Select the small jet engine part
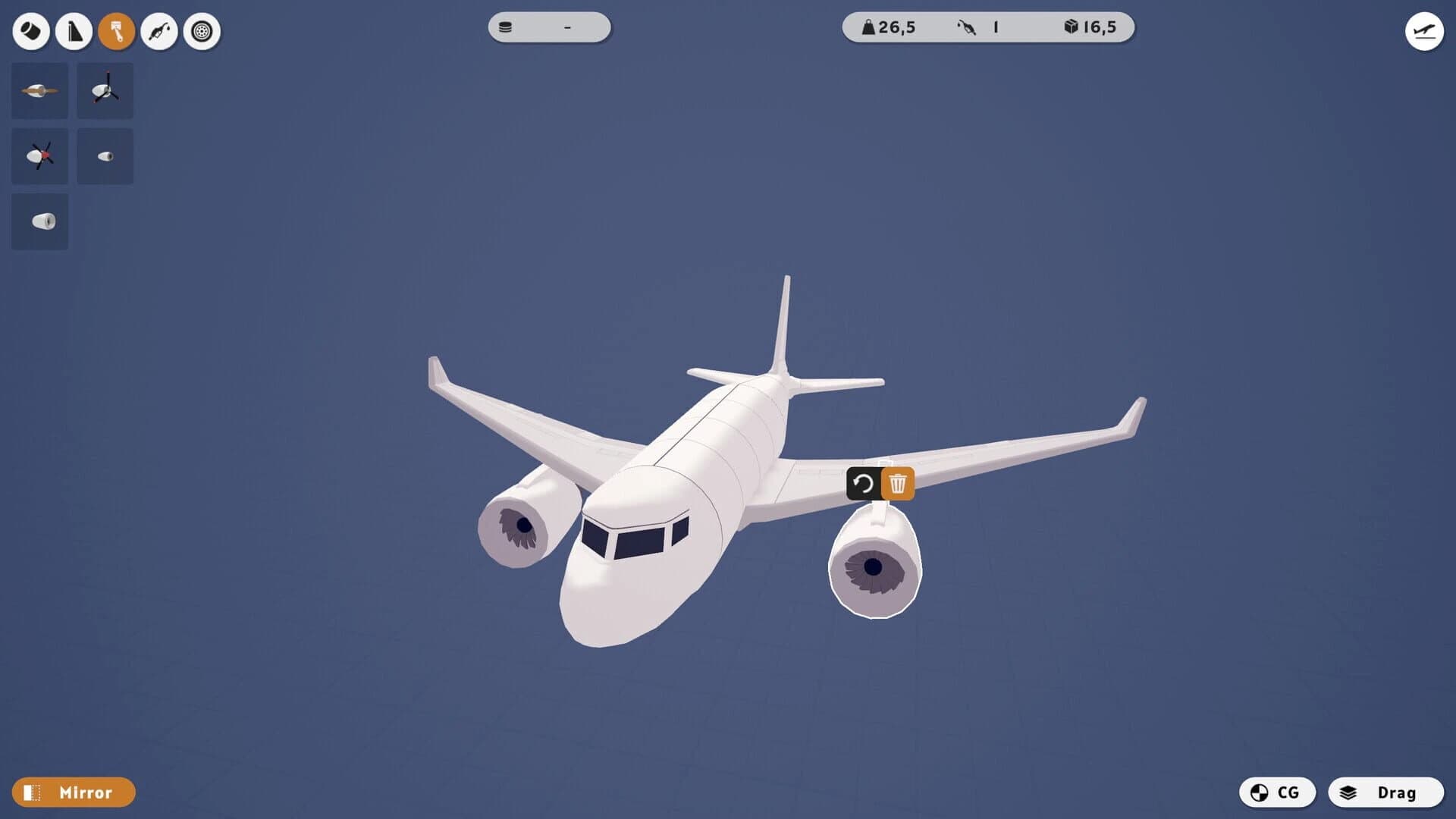This screenshot has height=819, width=1456. click(105, 155)
